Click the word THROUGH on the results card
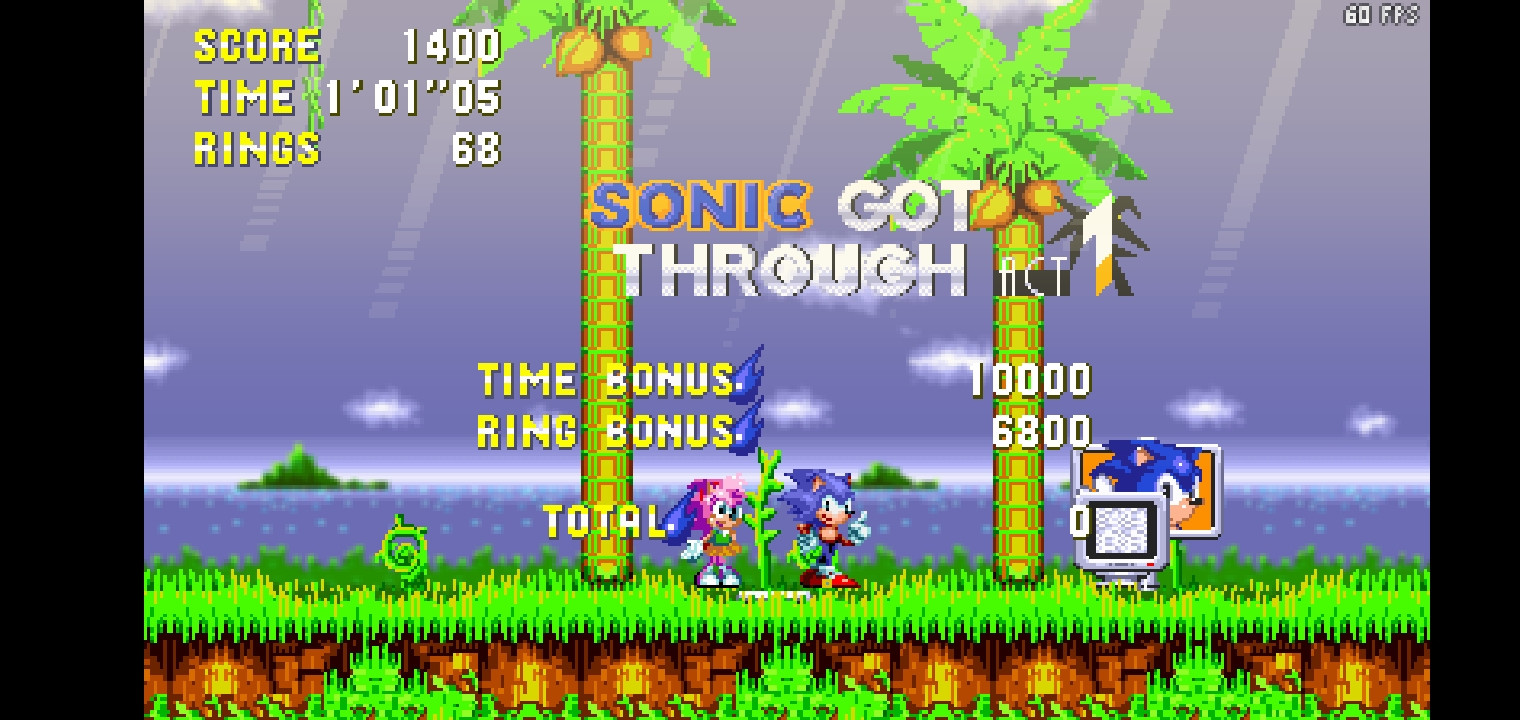 790,265
